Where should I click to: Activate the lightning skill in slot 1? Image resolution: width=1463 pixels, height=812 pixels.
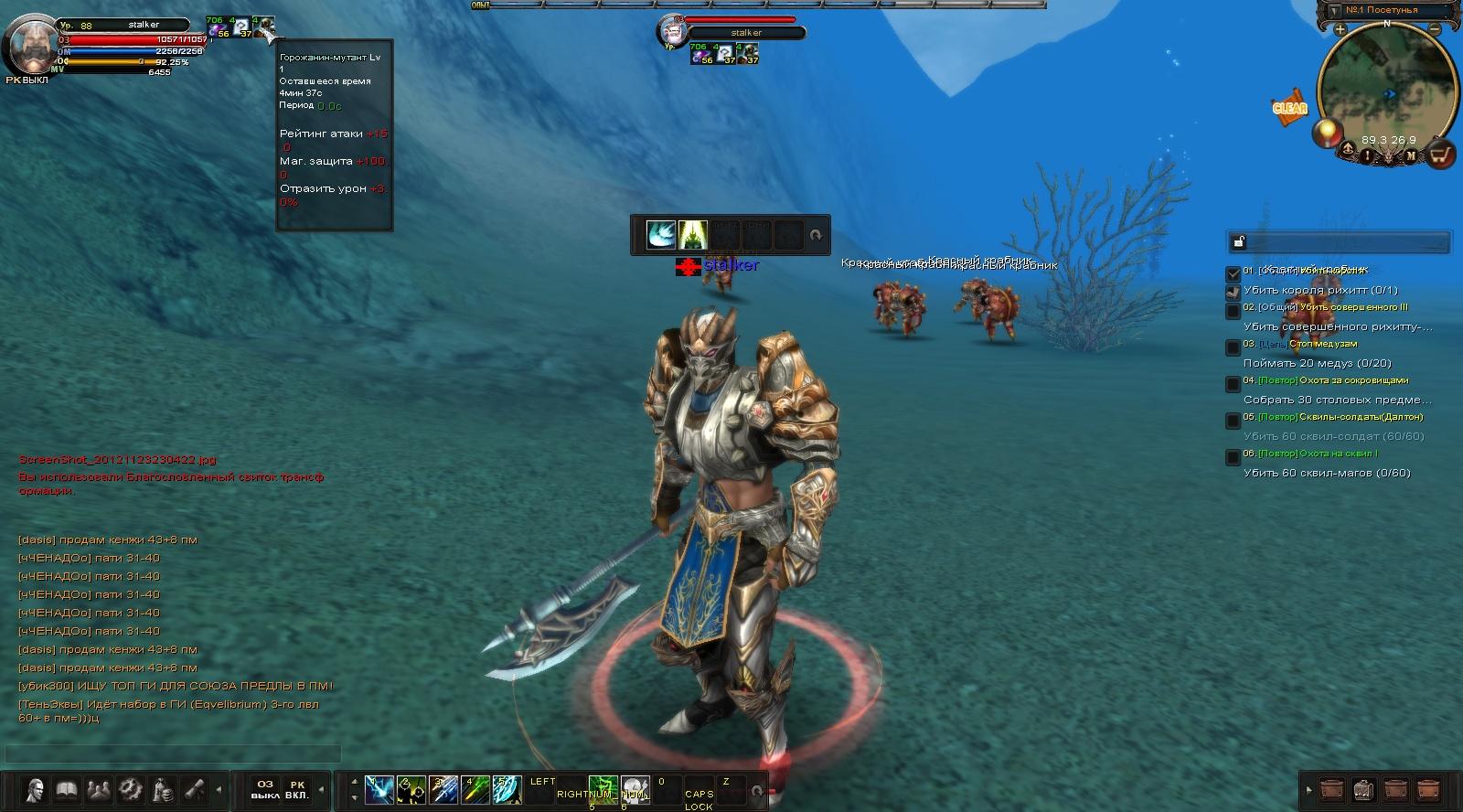point(379,789)
